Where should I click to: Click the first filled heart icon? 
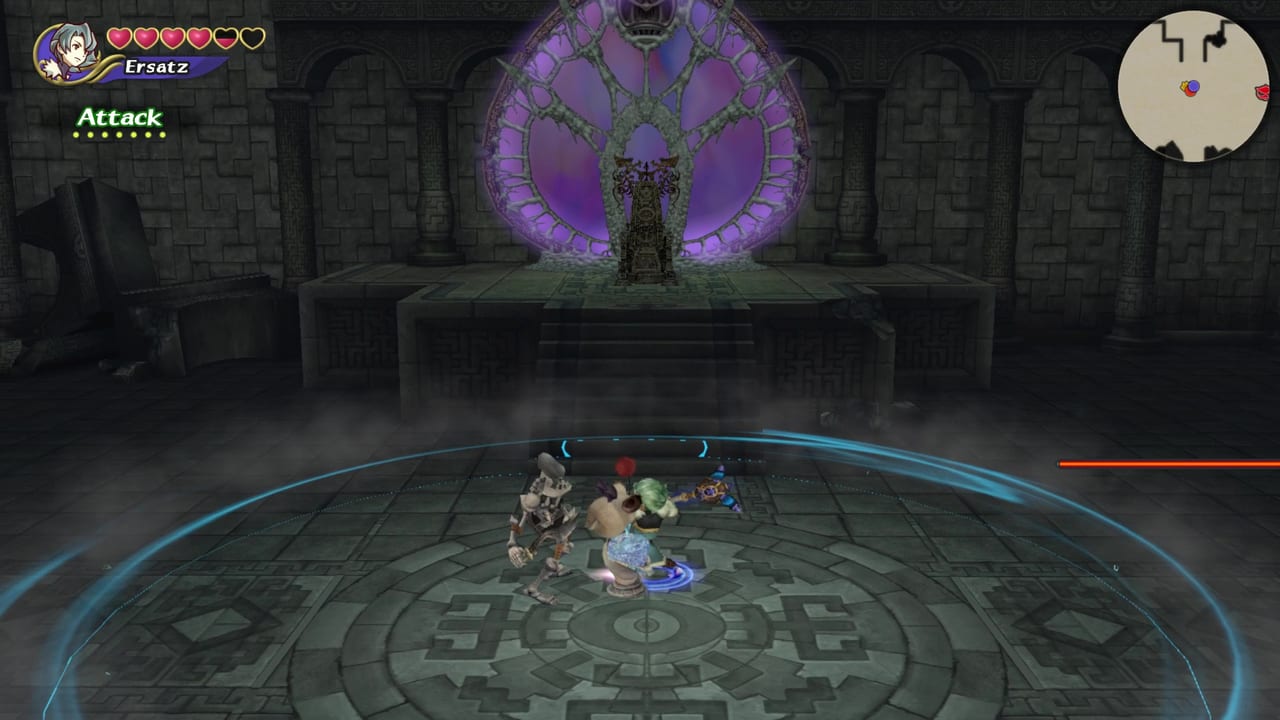(x=120, y=38)
